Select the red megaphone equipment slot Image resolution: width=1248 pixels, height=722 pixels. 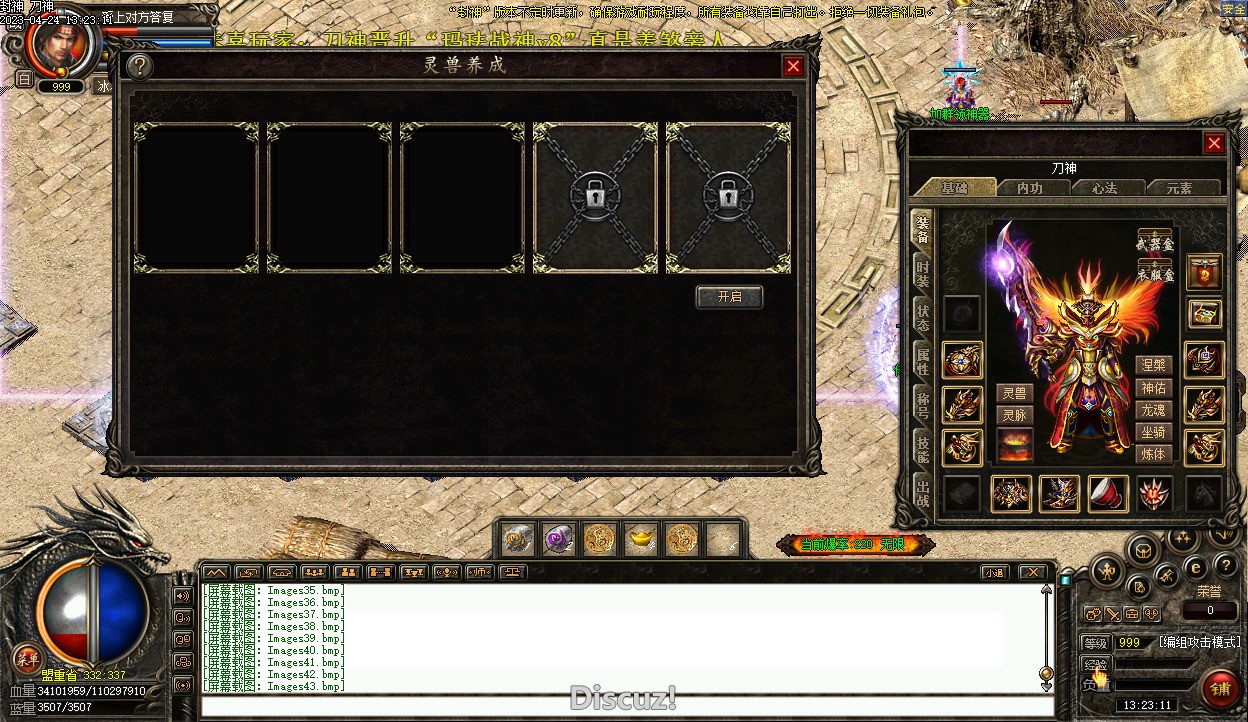(x=1107, y=493)
